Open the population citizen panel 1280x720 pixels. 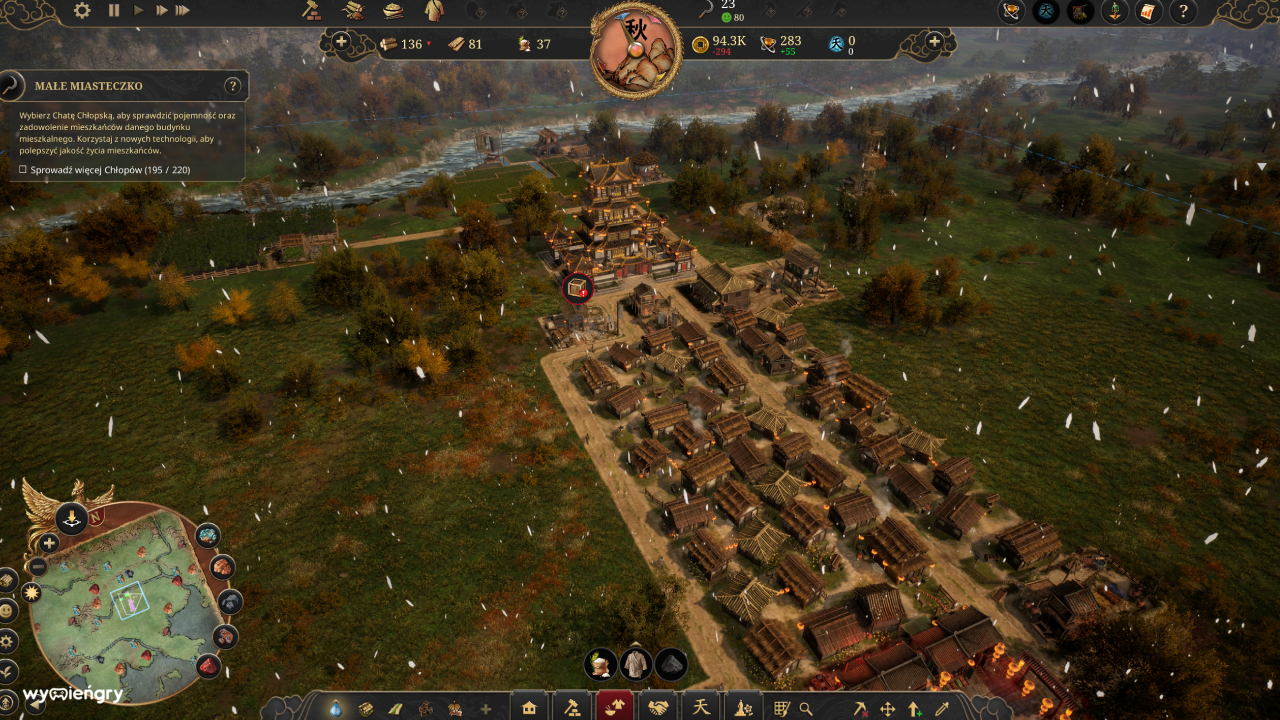[x=1114, y=12]
